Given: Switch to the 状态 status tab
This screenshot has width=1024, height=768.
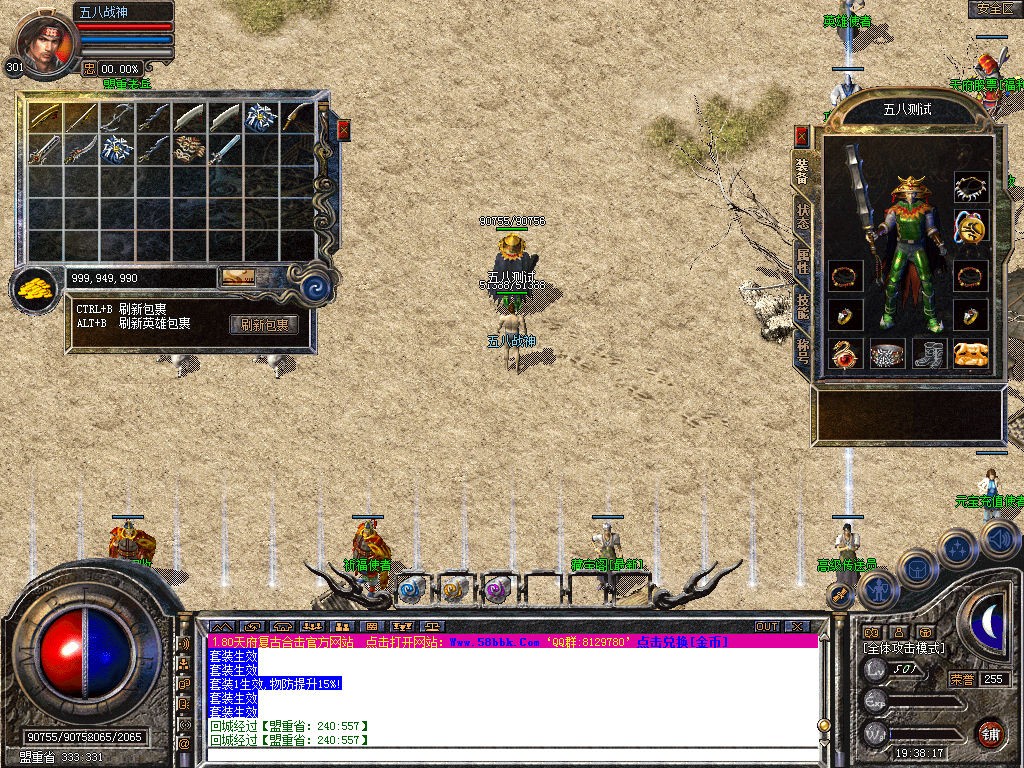Looking at the screenshot, I should [x=802, y=217].
